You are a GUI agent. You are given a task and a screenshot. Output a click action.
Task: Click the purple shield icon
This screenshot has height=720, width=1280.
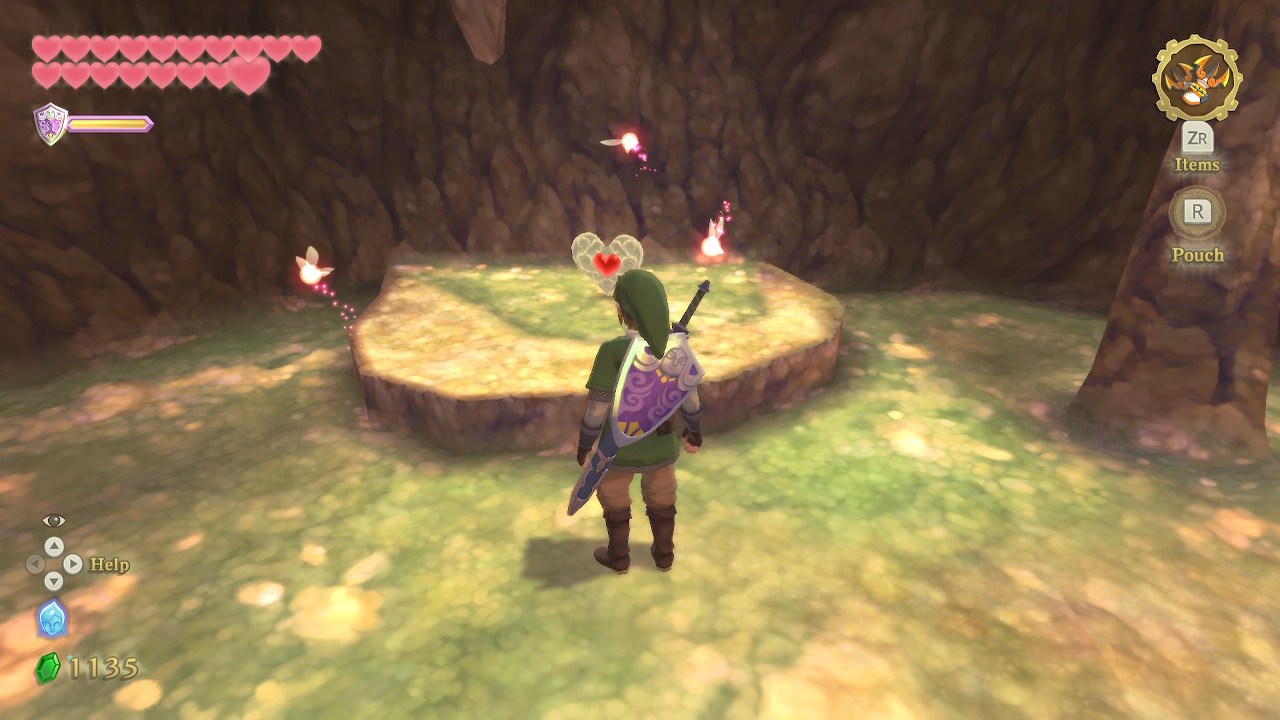coord(50,124)
